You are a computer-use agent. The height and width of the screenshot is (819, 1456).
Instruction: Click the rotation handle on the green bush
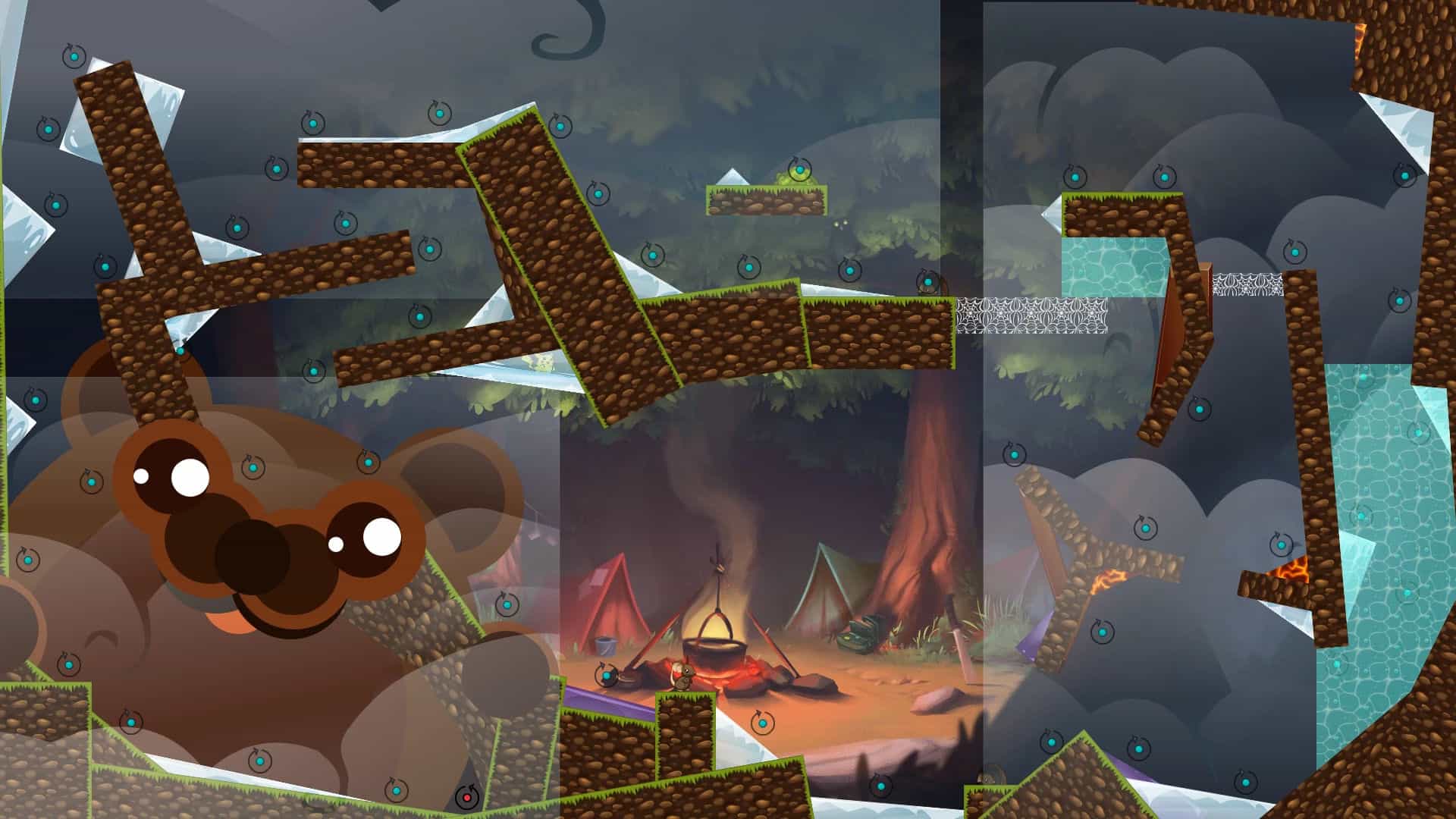point(799,170)
